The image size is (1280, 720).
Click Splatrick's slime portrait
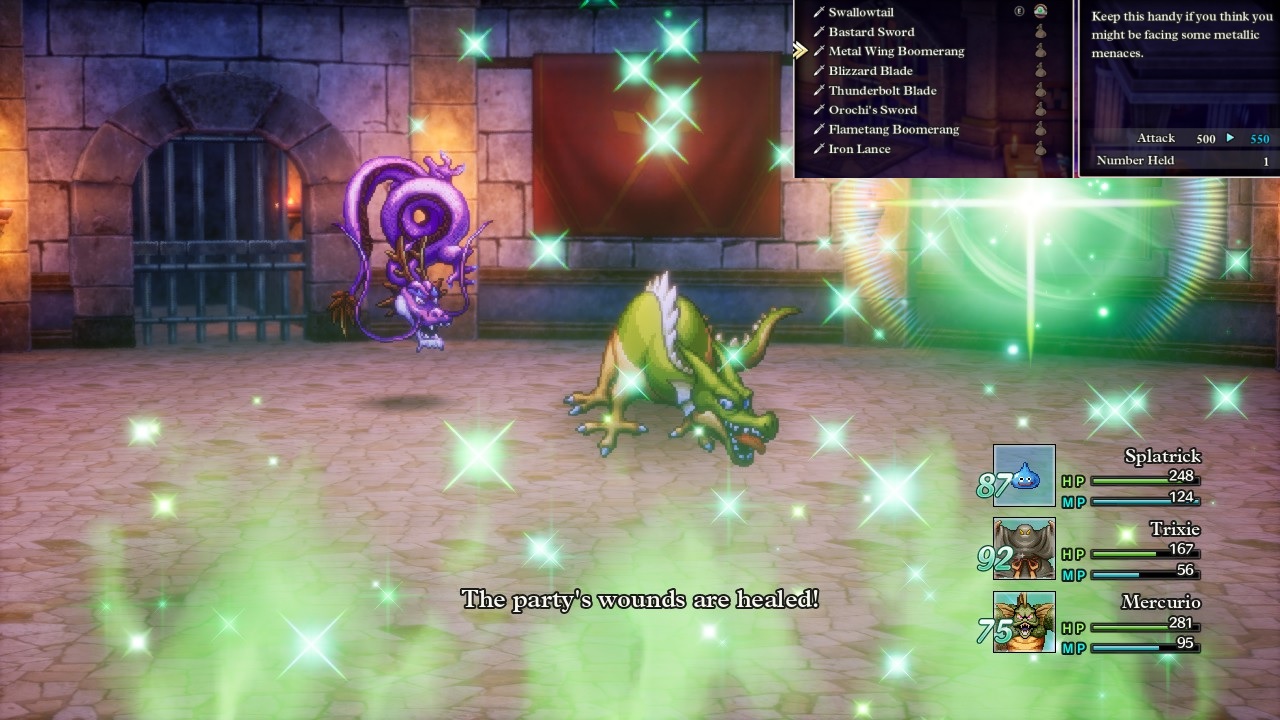[1024, 476]
